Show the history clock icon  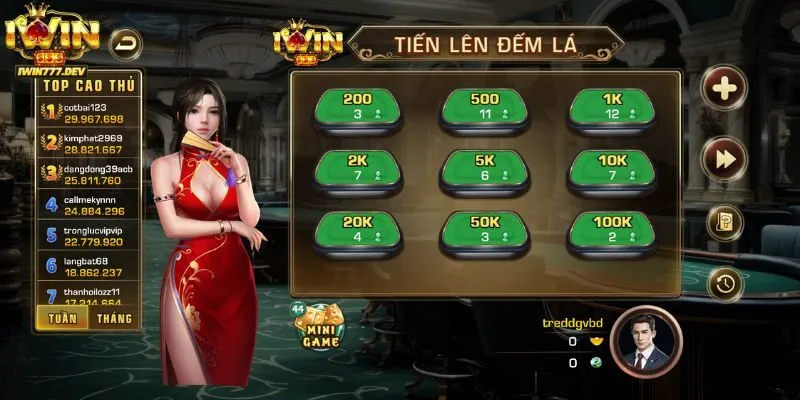pos(723,285)
